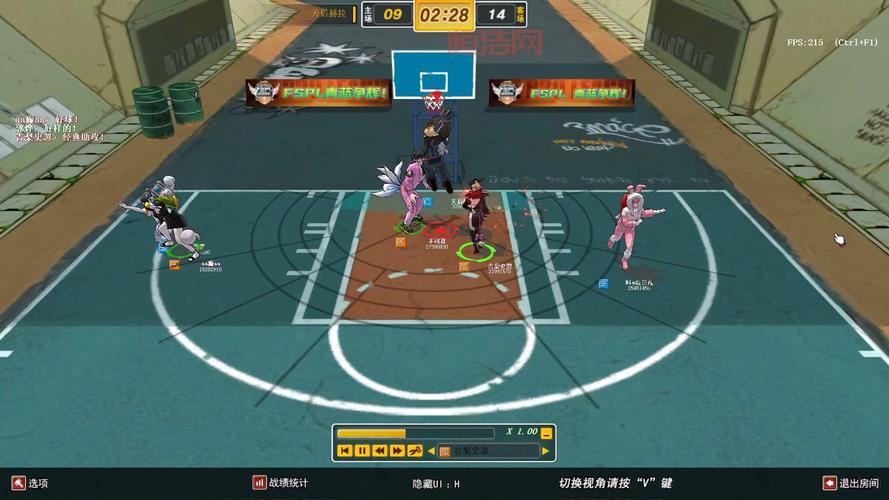Click the scissors clip button
Viewport: 889px width, 500px height.
pyautogui.click(x=415, y=451)
